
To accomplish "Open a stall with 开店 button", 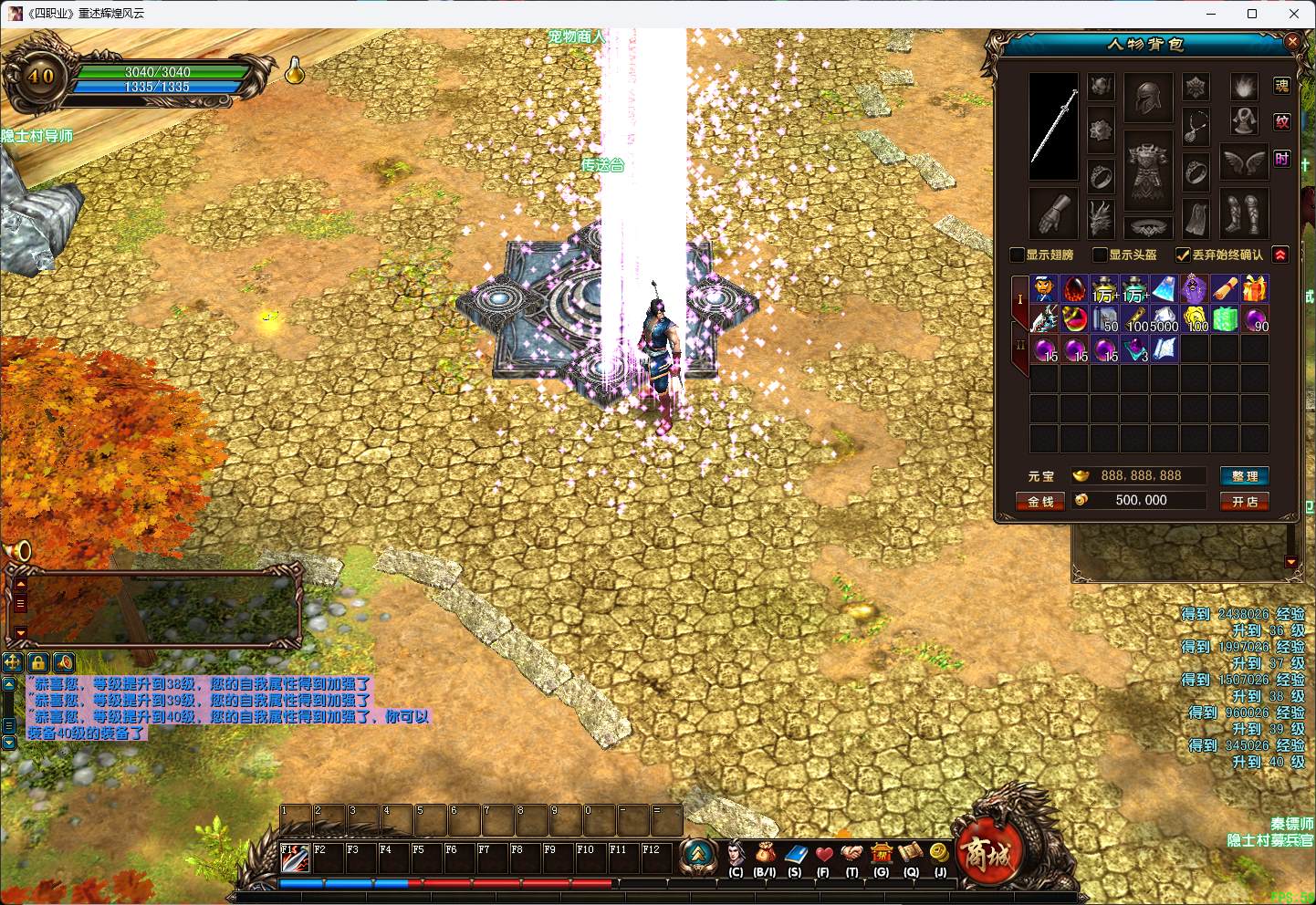I will point(1244,501).
